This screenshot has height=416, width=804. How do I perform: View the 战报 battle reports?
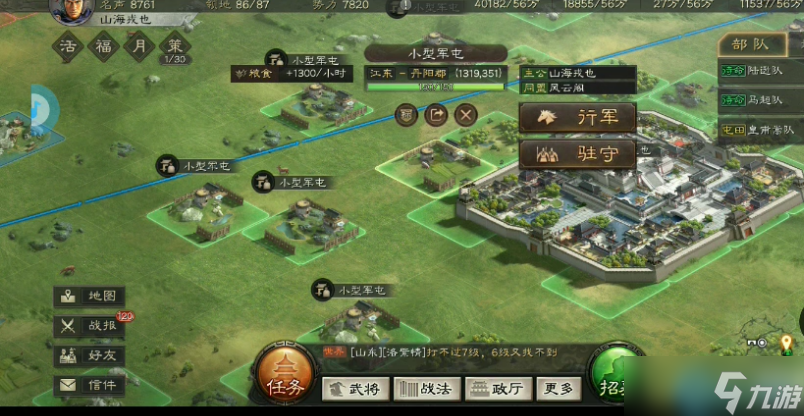point(89,326)
